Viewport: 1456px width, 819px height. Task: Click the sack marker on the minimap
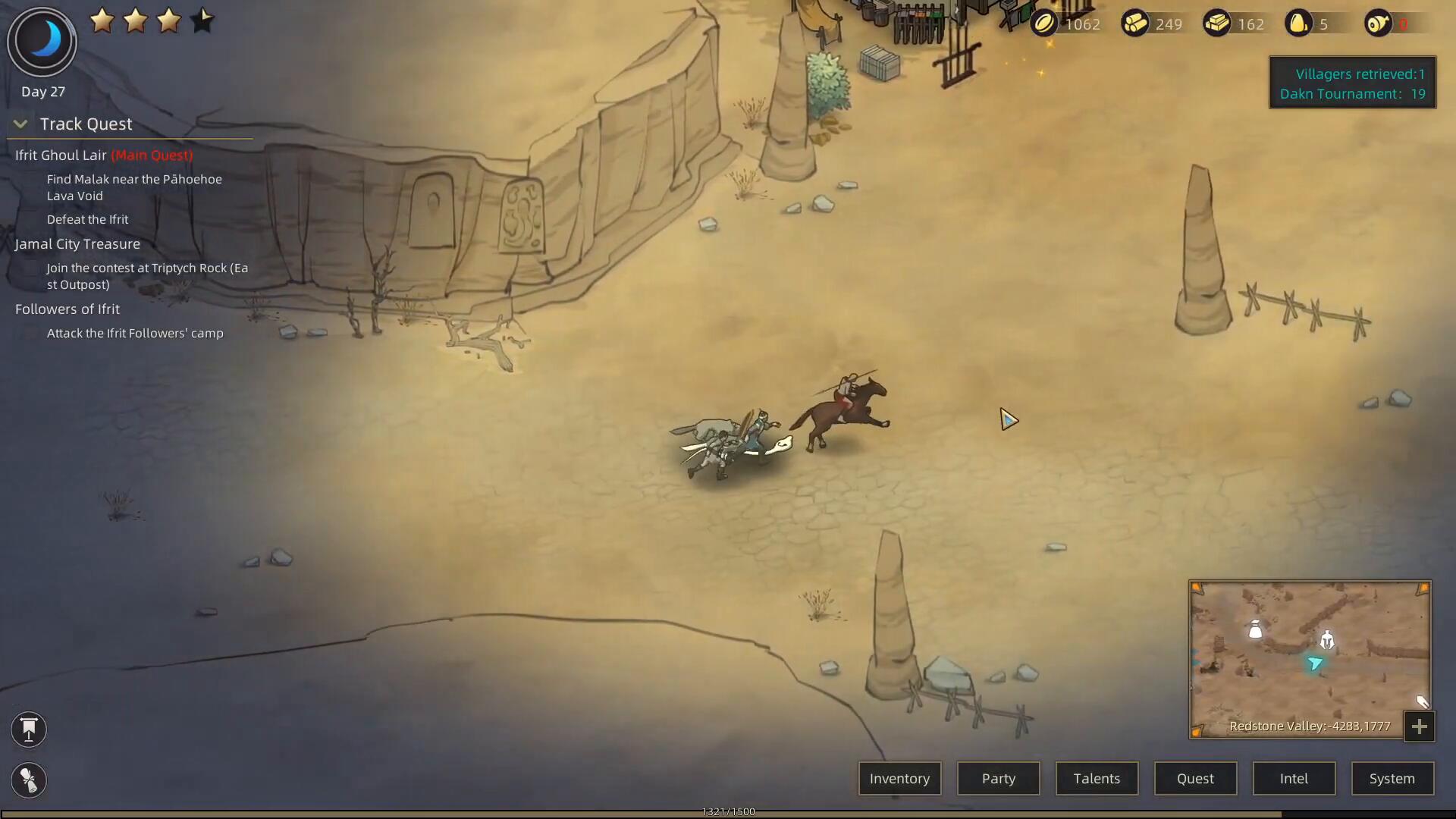tap(1255, 629)
